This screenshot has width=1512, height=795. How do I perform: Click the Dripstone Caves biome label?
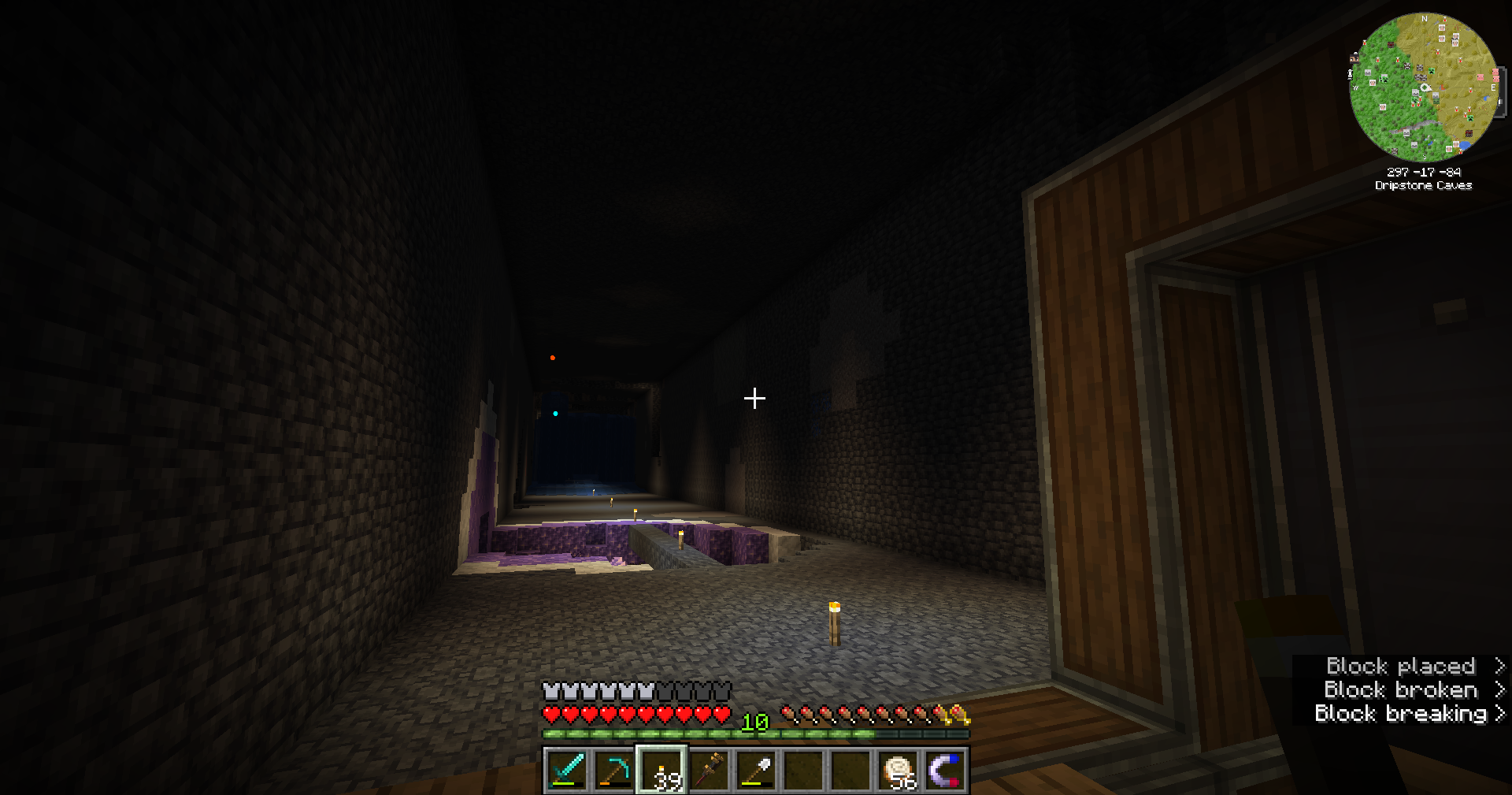click(x=1424, y=185)
